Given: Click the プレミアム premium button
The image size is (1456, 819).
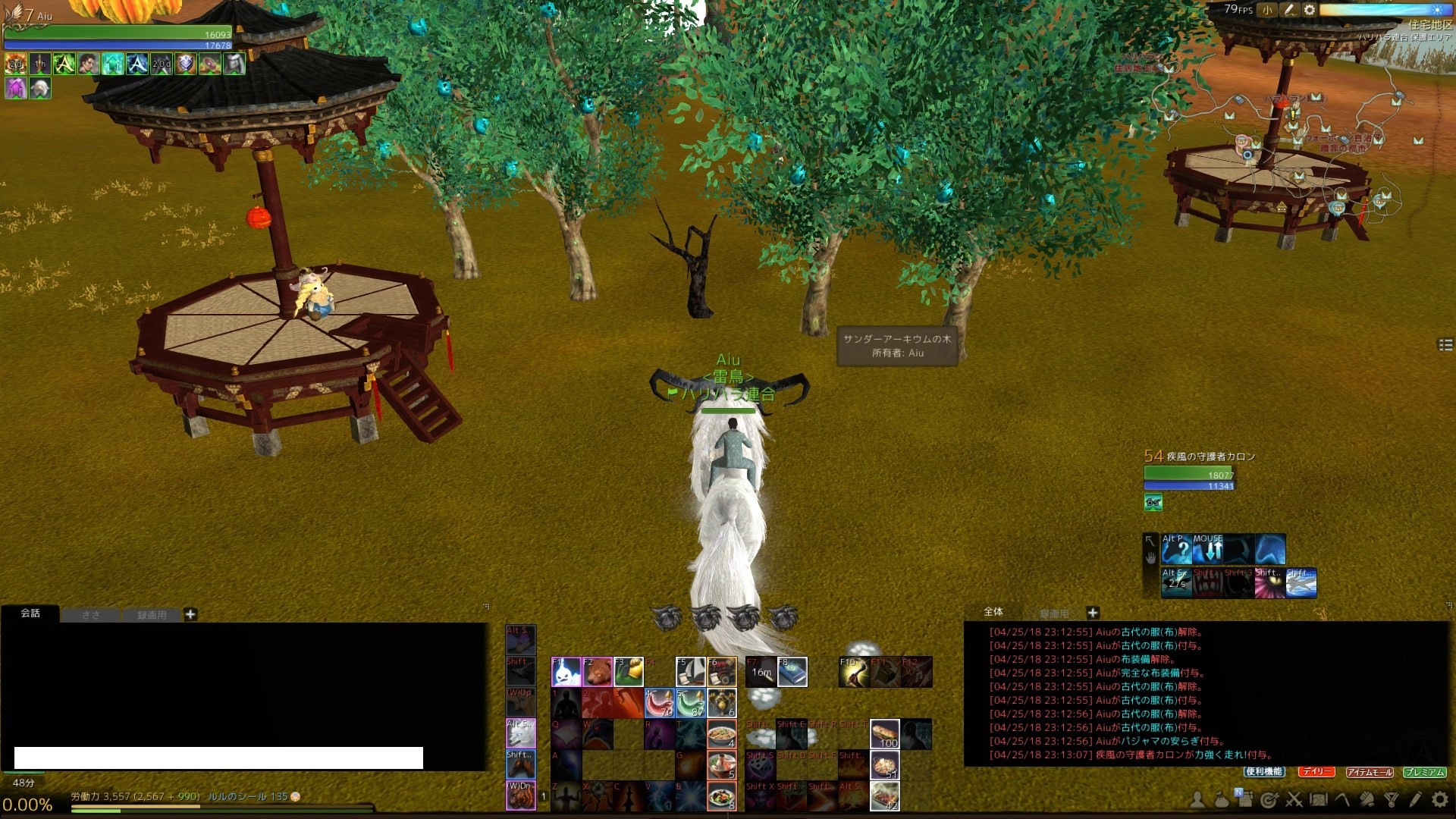Looking at the screenshot, I should click(1424, 772).
